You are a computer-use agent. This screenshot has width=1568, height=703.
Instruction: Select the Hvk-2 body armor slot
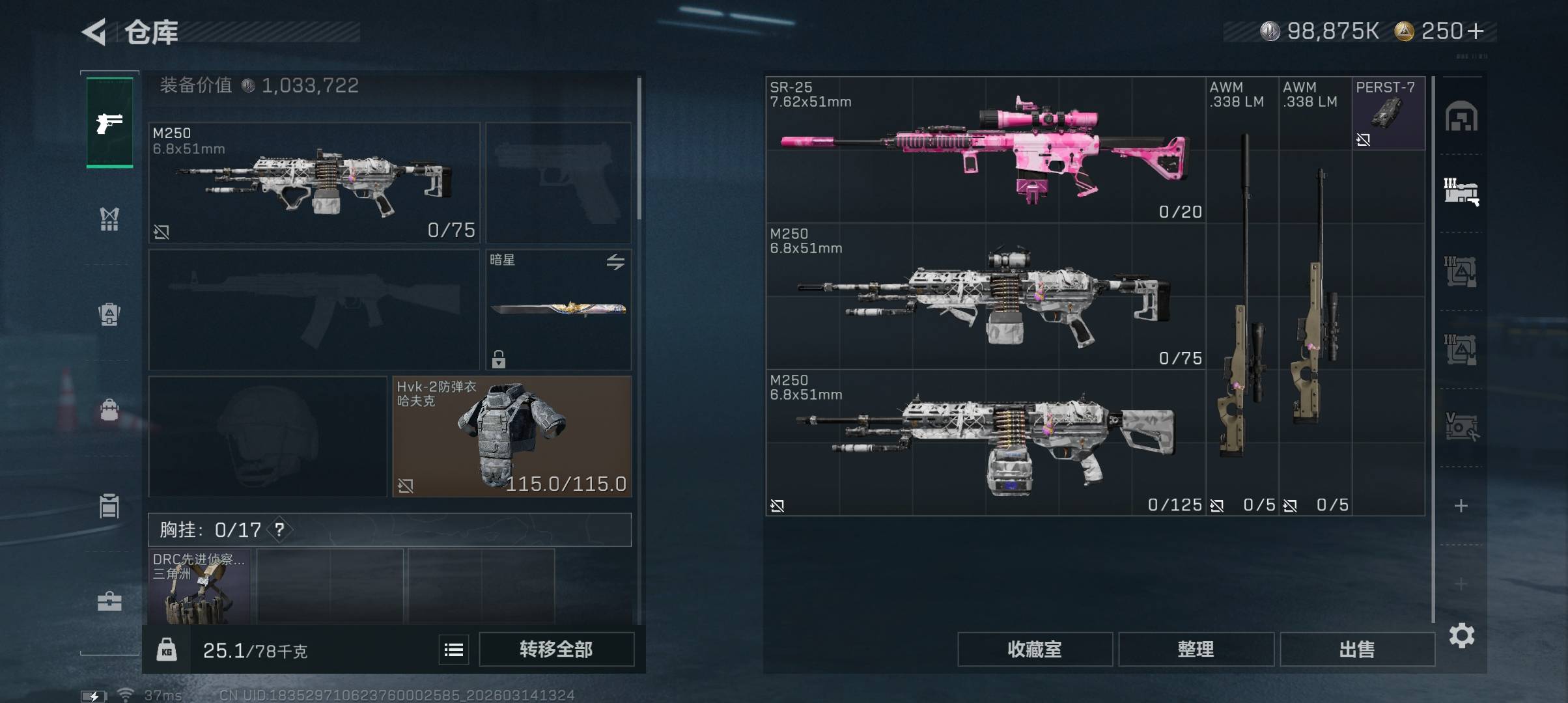coord(511,436)
